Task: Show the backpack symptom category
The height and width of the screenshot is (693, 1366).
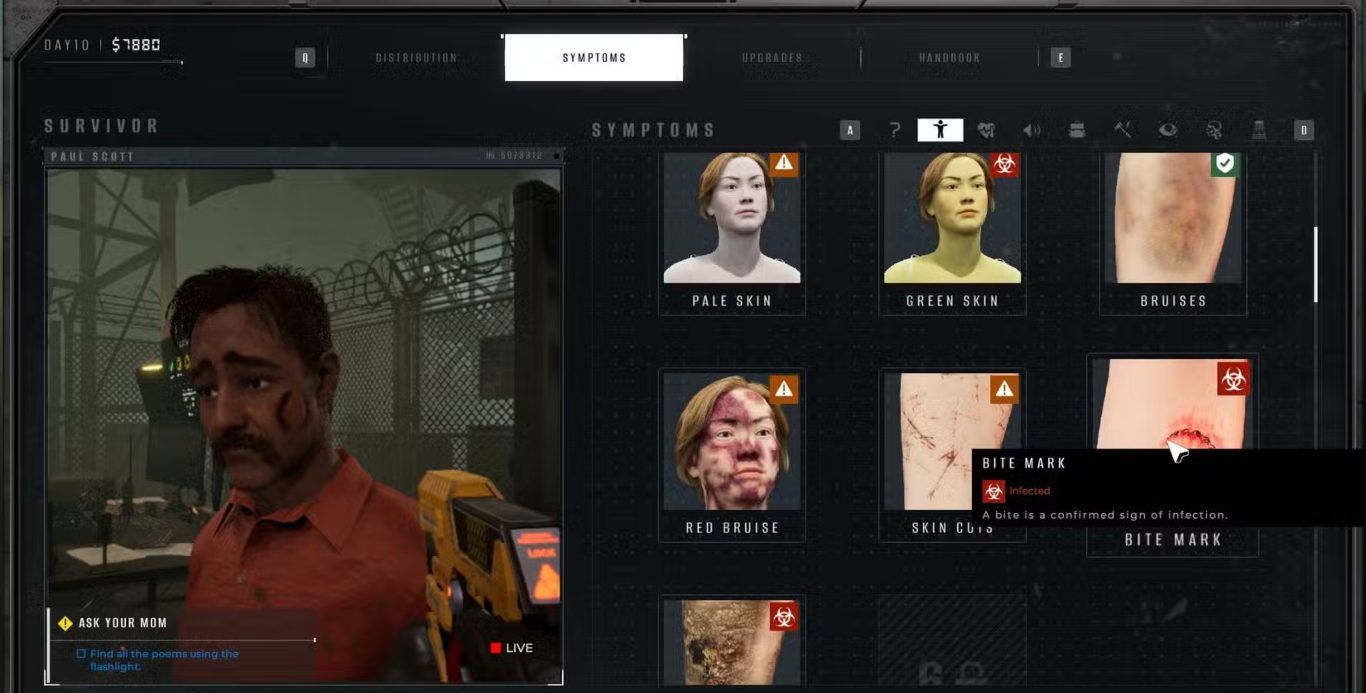Action: [1077, 130]
